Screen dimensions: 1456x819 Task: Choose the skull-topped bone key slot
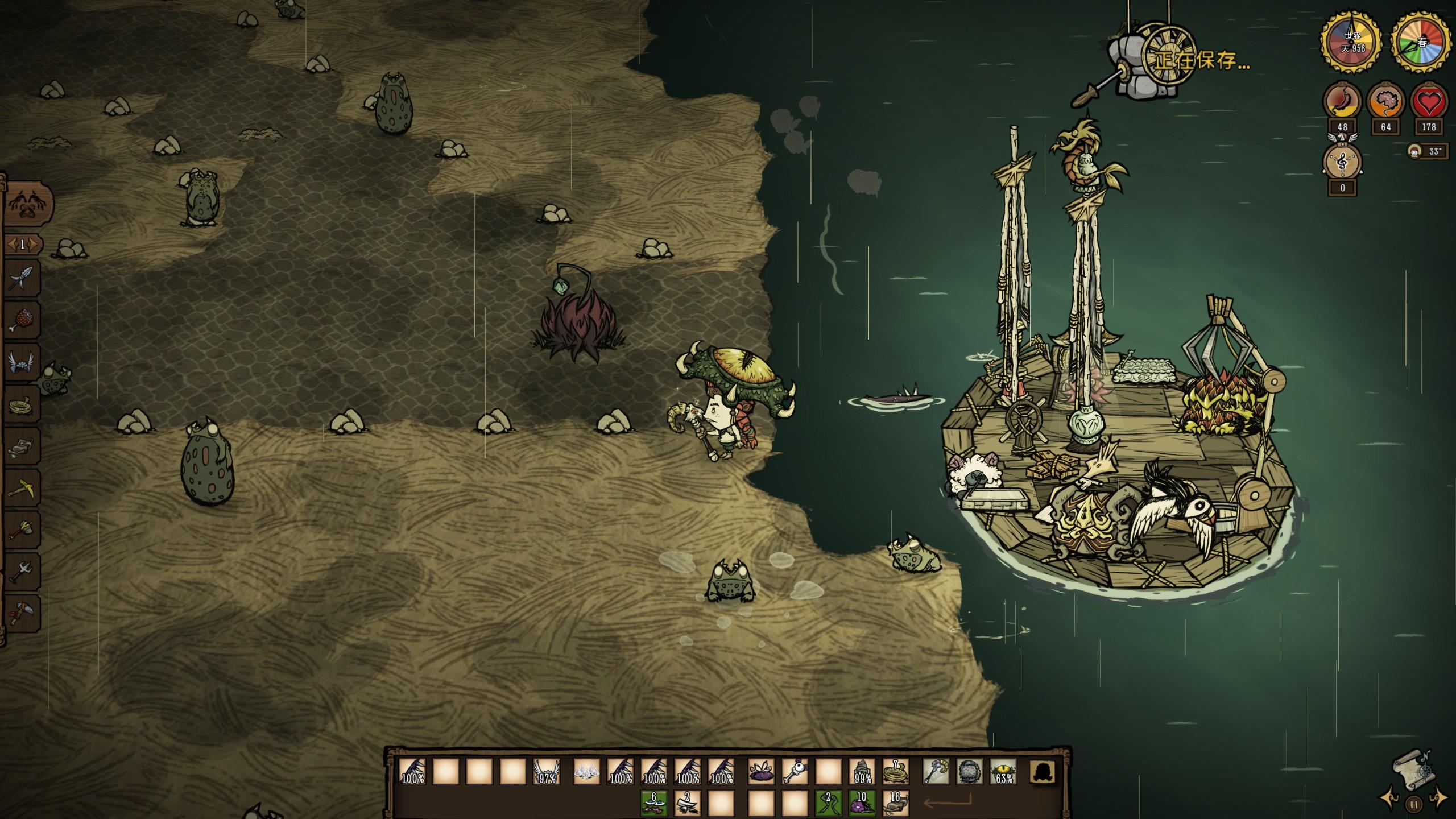[795, 772]
